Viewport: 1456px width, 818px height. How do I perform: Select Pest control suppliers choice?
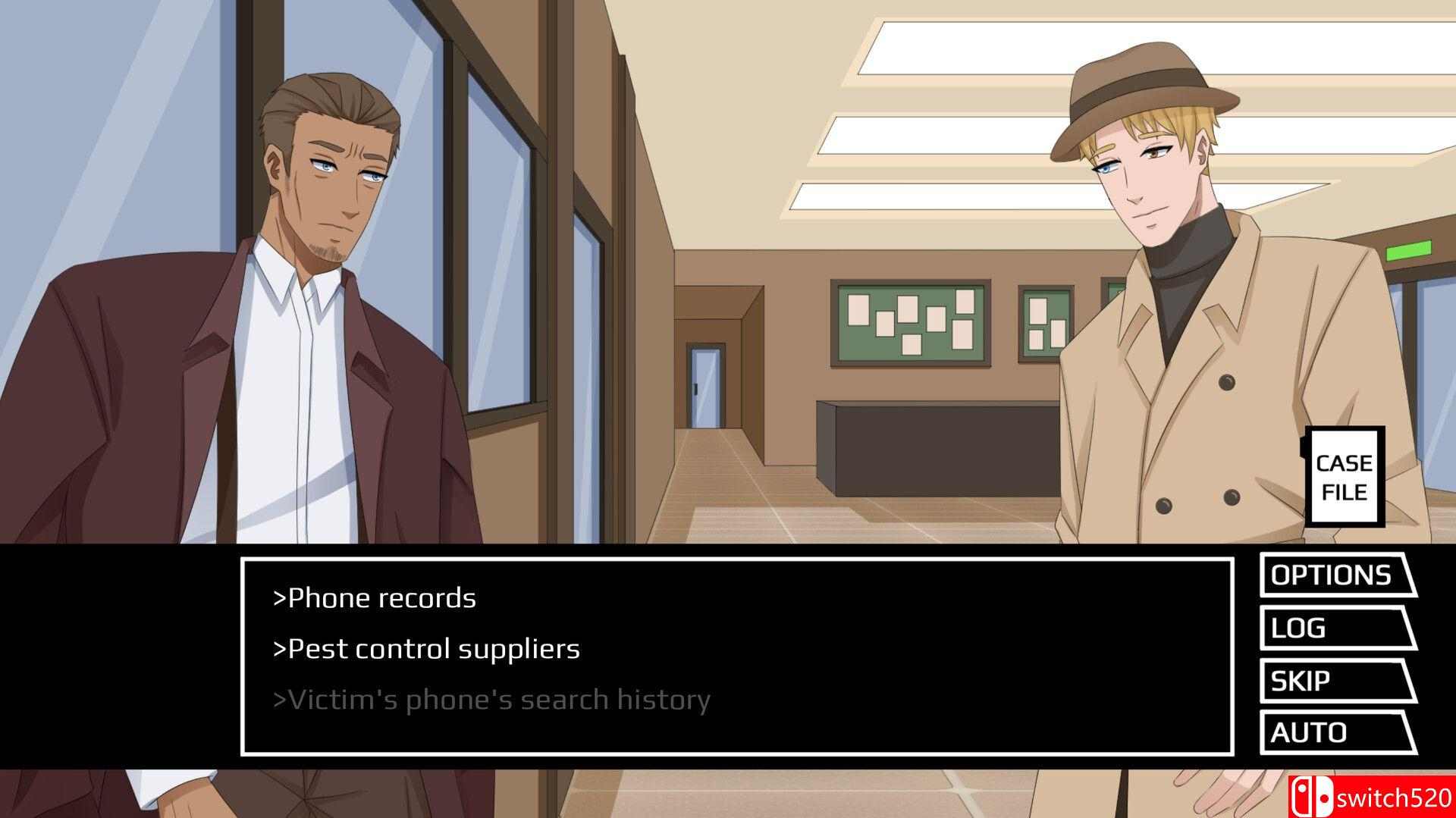426,649
